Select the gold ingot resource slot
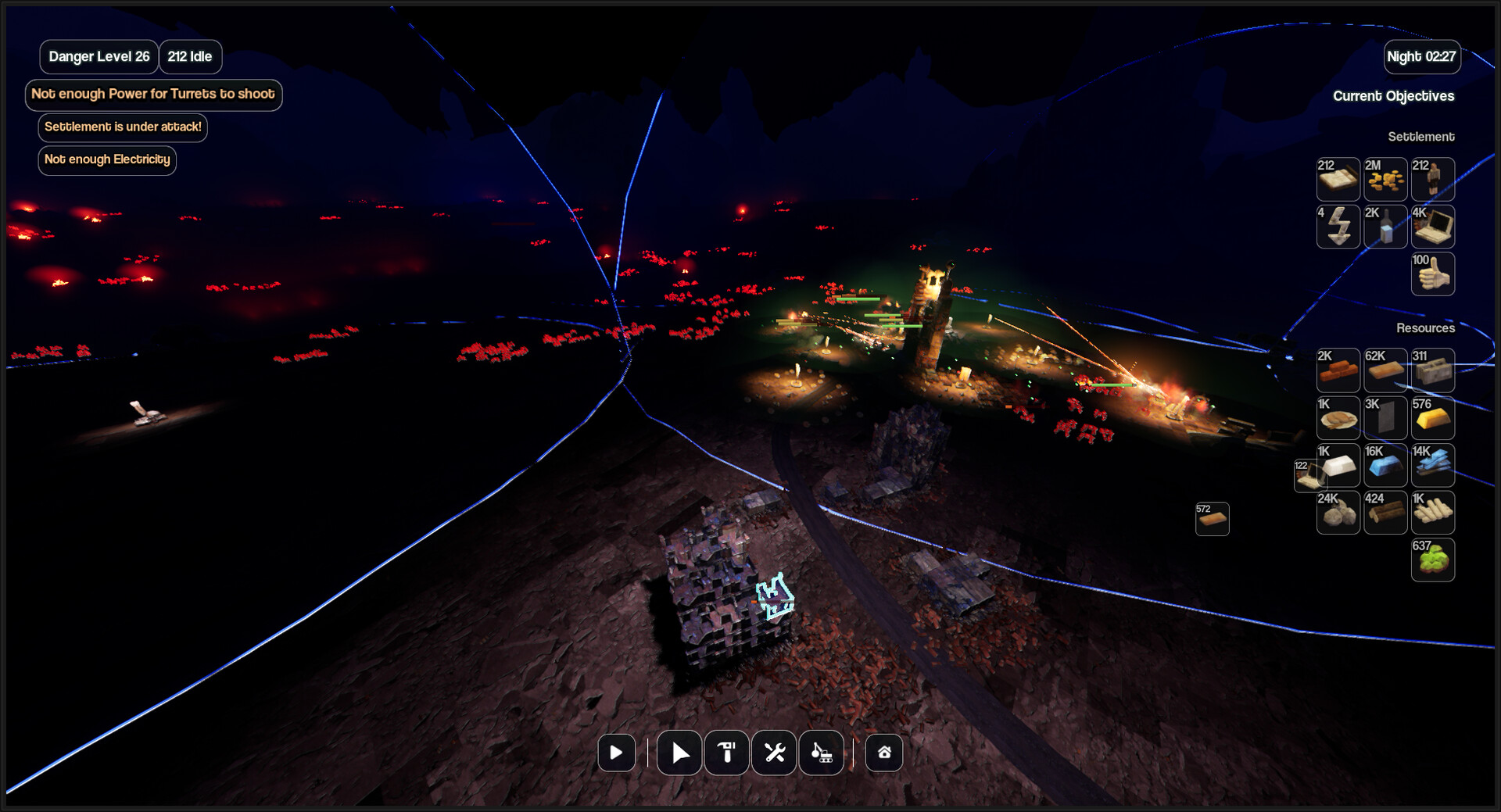 coord(1432,418)
